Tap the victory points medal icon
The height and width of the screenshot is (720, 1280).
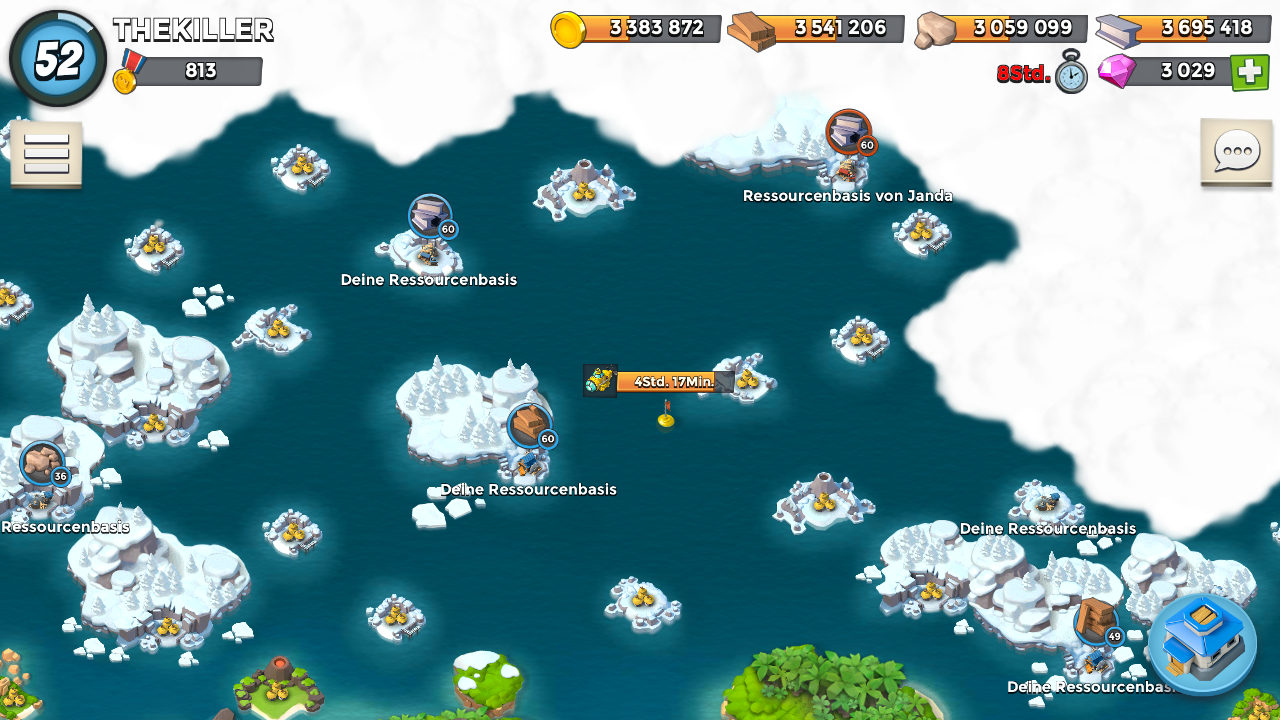coord(126,72)
